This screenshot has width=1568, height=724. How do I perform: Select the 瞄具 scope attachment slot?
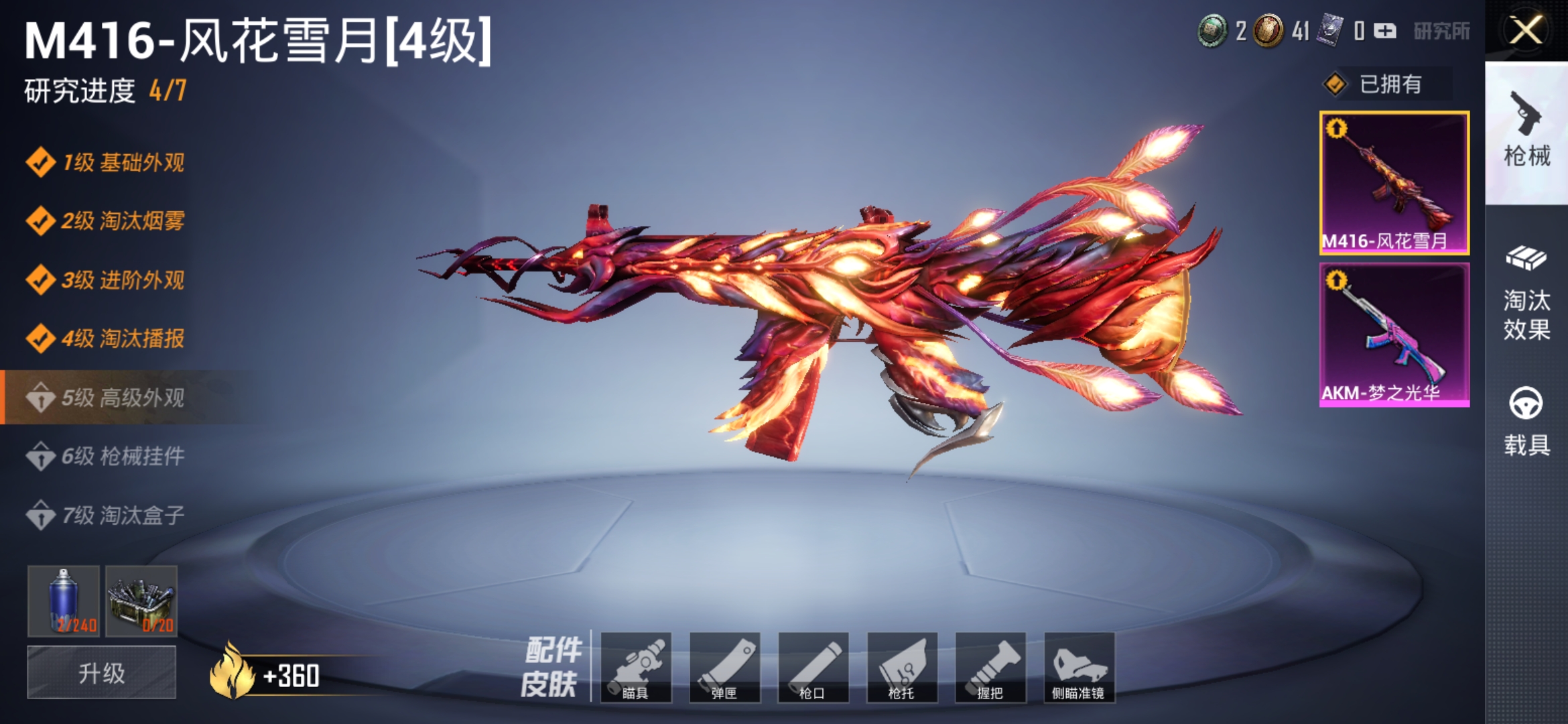[x=636, y=667]
